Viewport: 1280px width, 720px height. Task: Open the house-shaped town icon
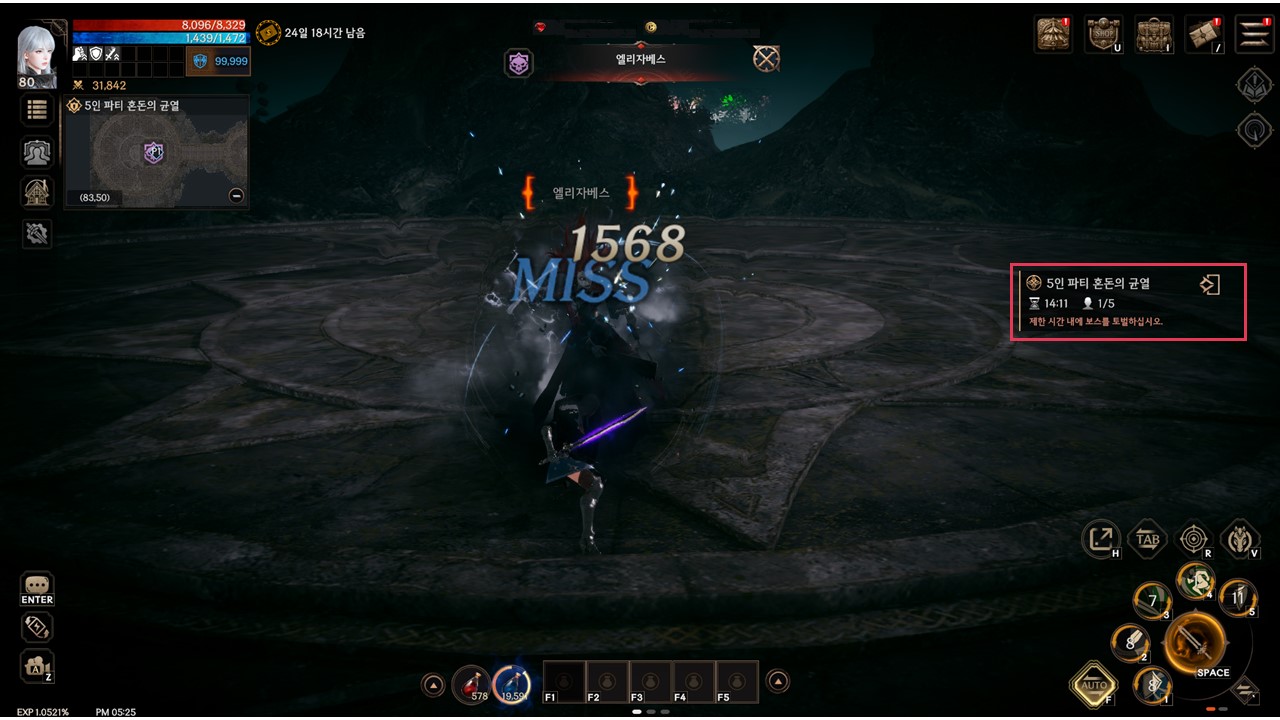click(x=37, y=192)
